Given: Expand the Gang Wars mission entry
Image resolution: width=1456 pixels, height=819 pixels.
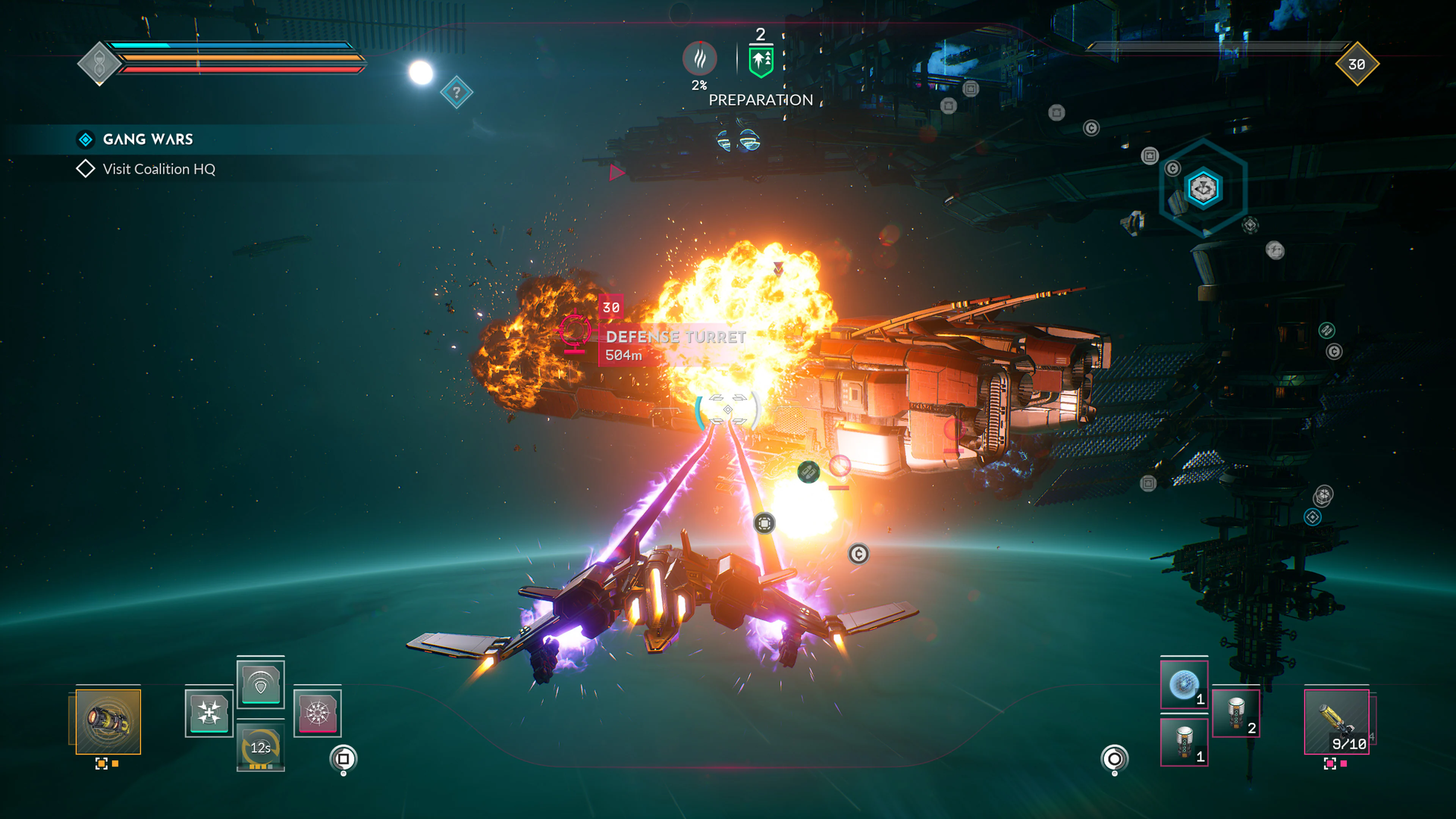Looking at the screenshot, I should point(85,138).
